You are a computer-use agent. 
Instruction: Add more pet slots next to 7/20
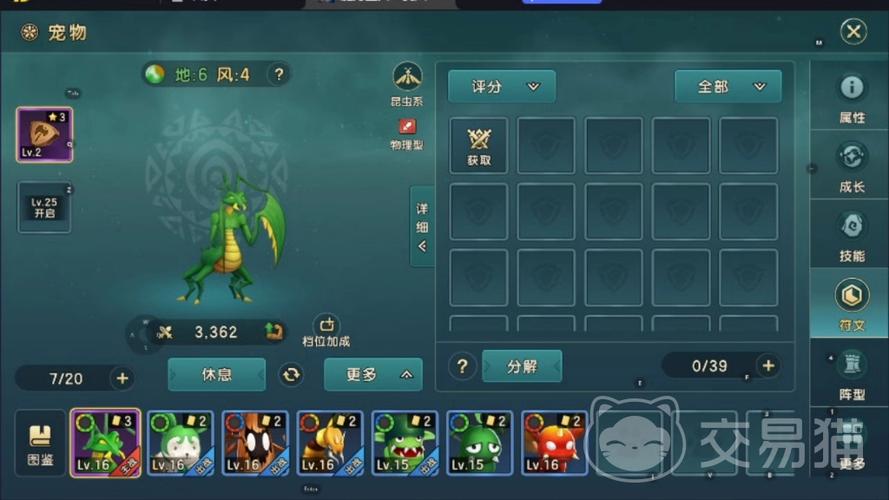122,378
